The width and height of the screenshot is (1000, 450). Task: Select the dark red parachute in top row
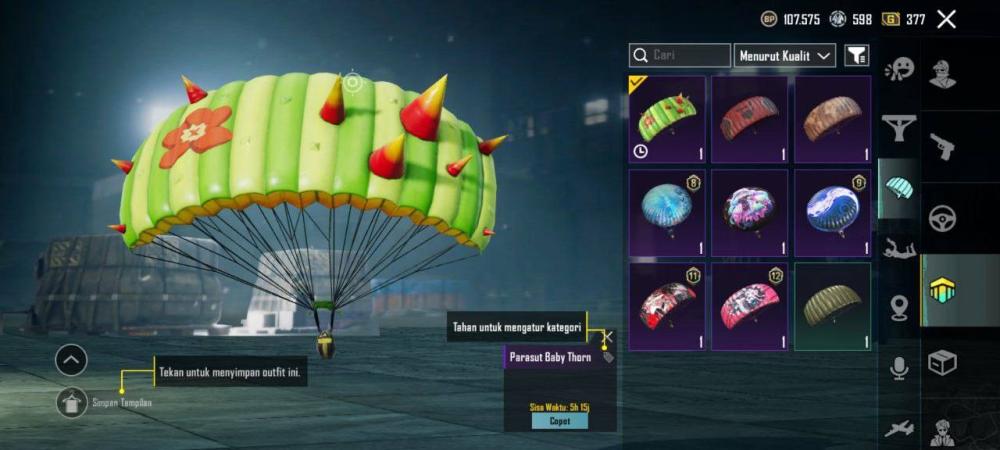click(749, 119)
